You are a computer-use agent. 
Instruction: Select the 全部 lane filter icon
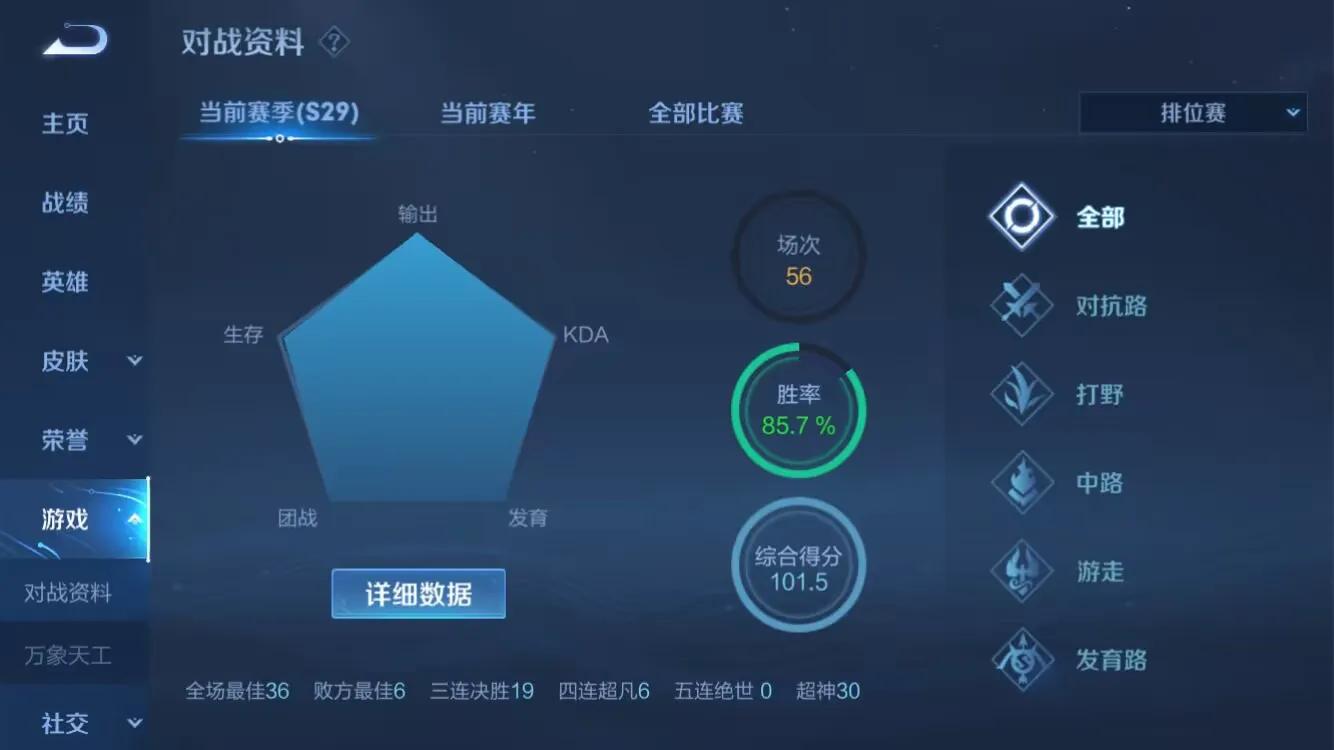coord(1020,215)
